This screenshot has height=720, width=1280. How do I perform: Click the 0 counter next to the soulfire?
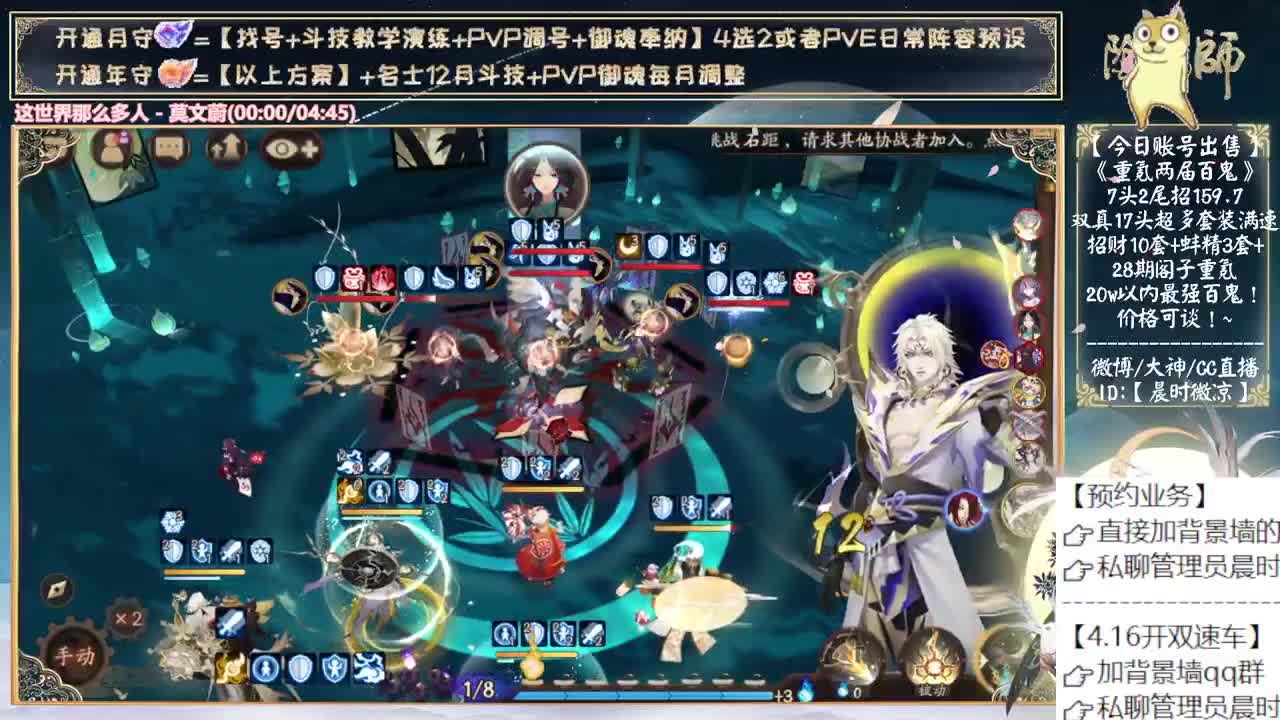coord(858,692)
